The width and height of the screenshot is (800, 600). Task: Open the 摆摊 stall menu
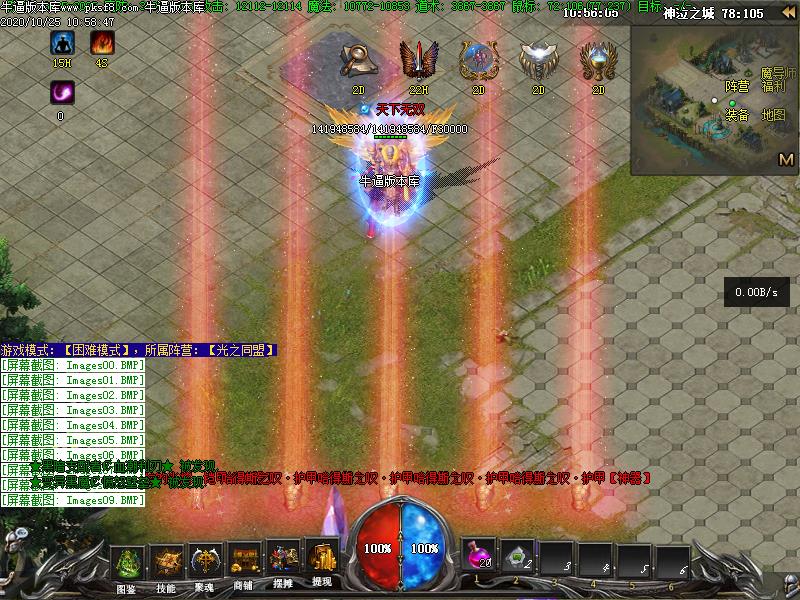[x=283, y=565]
